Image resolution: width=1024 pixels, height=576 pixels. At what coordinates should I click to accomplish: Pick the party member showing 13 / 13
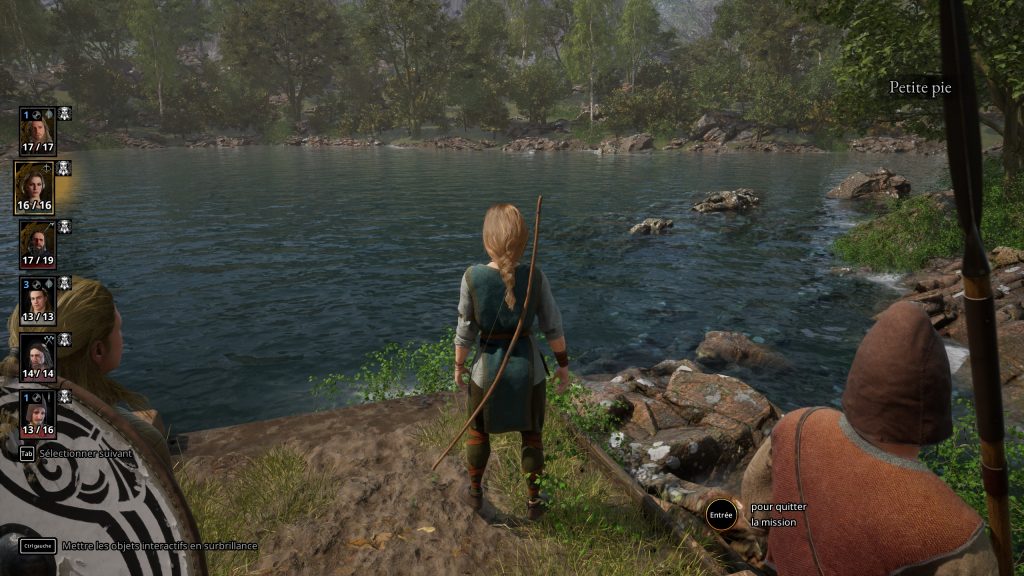38,299
